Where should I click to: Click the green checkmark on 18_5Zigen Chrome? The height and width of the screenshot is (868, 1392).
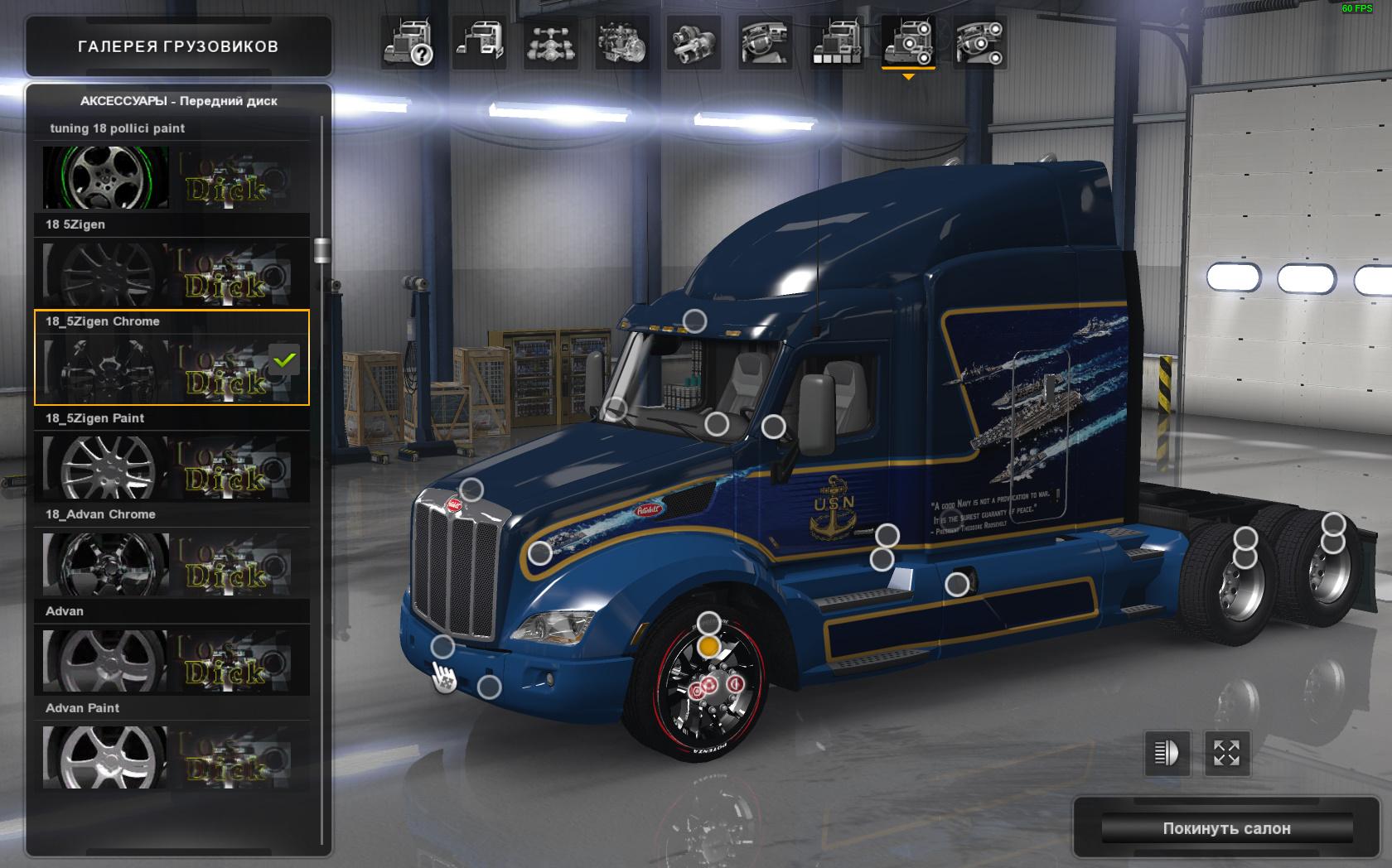tap(284, 360)
